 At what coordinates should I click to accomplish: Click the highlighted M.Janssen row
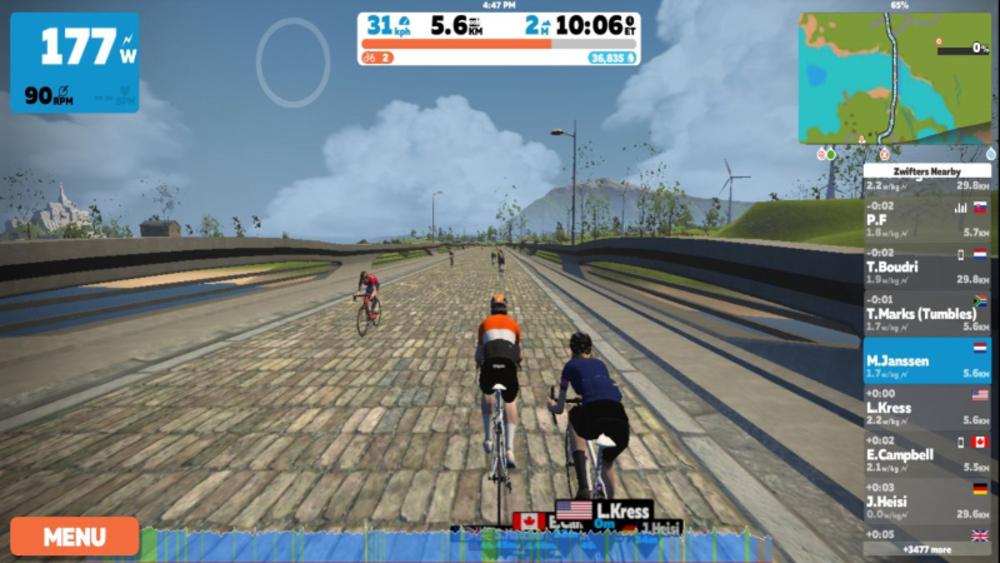pyautogui.click(x=926, y=360)
